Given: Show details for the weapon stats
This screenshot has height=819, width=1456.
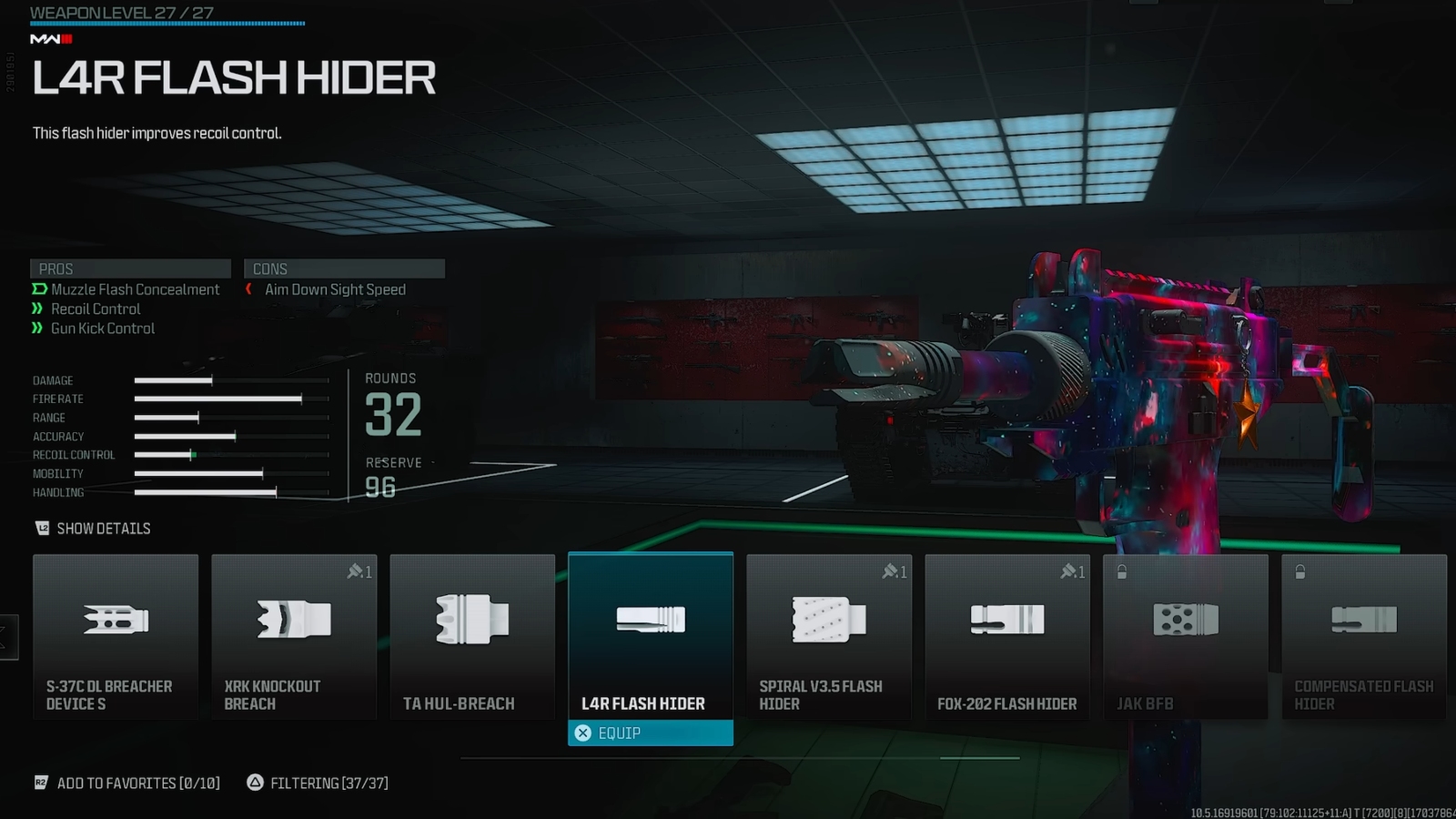Looking at the screenshot, I should click(x=93, y=529).
